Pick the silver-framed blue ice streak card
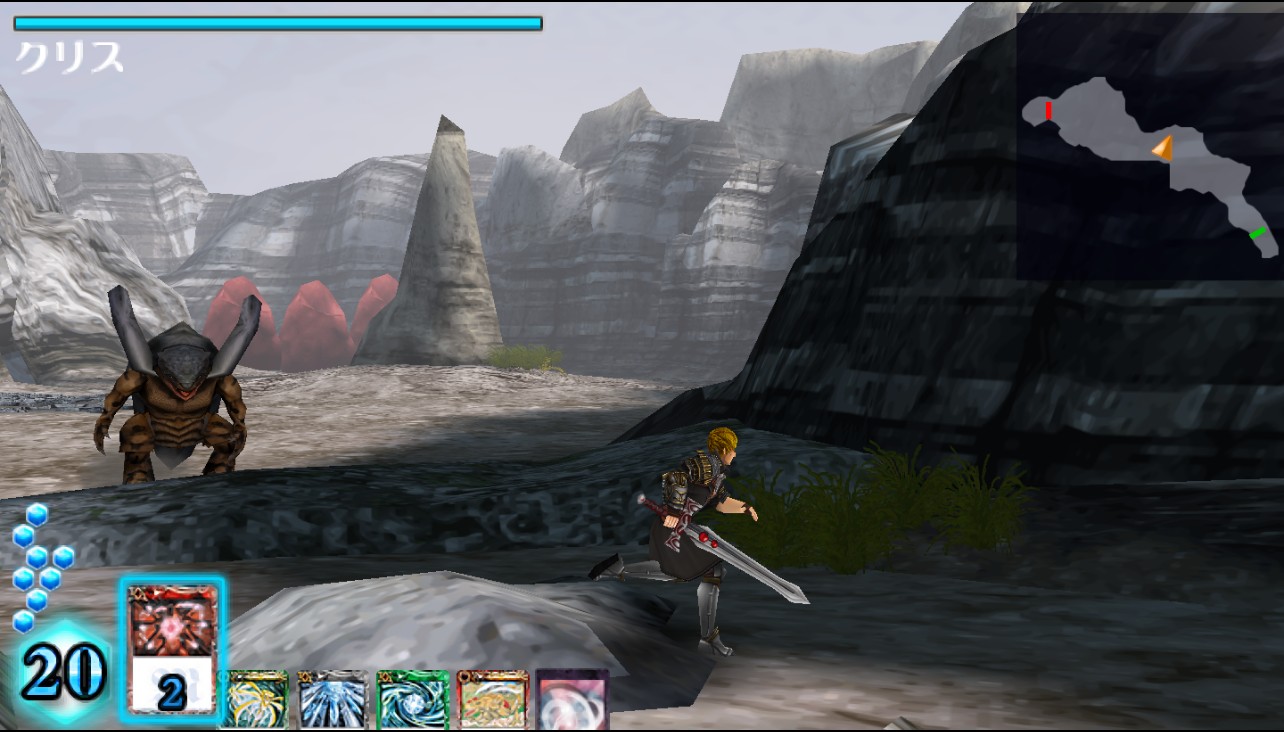Viewport: 1284px width, 732px height. (x=333, y=700)
